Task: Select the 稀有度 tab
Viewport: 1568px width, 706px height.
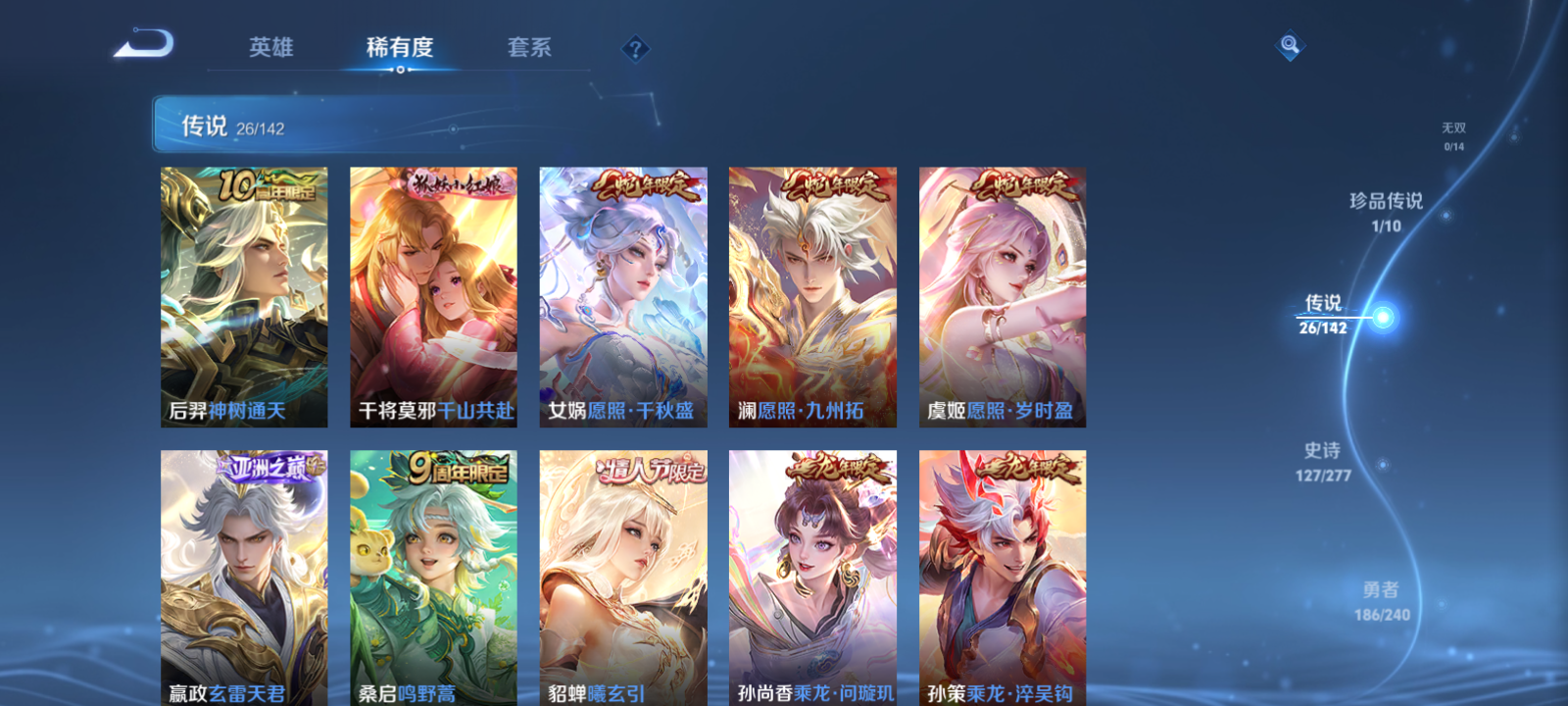Action: 399,46
